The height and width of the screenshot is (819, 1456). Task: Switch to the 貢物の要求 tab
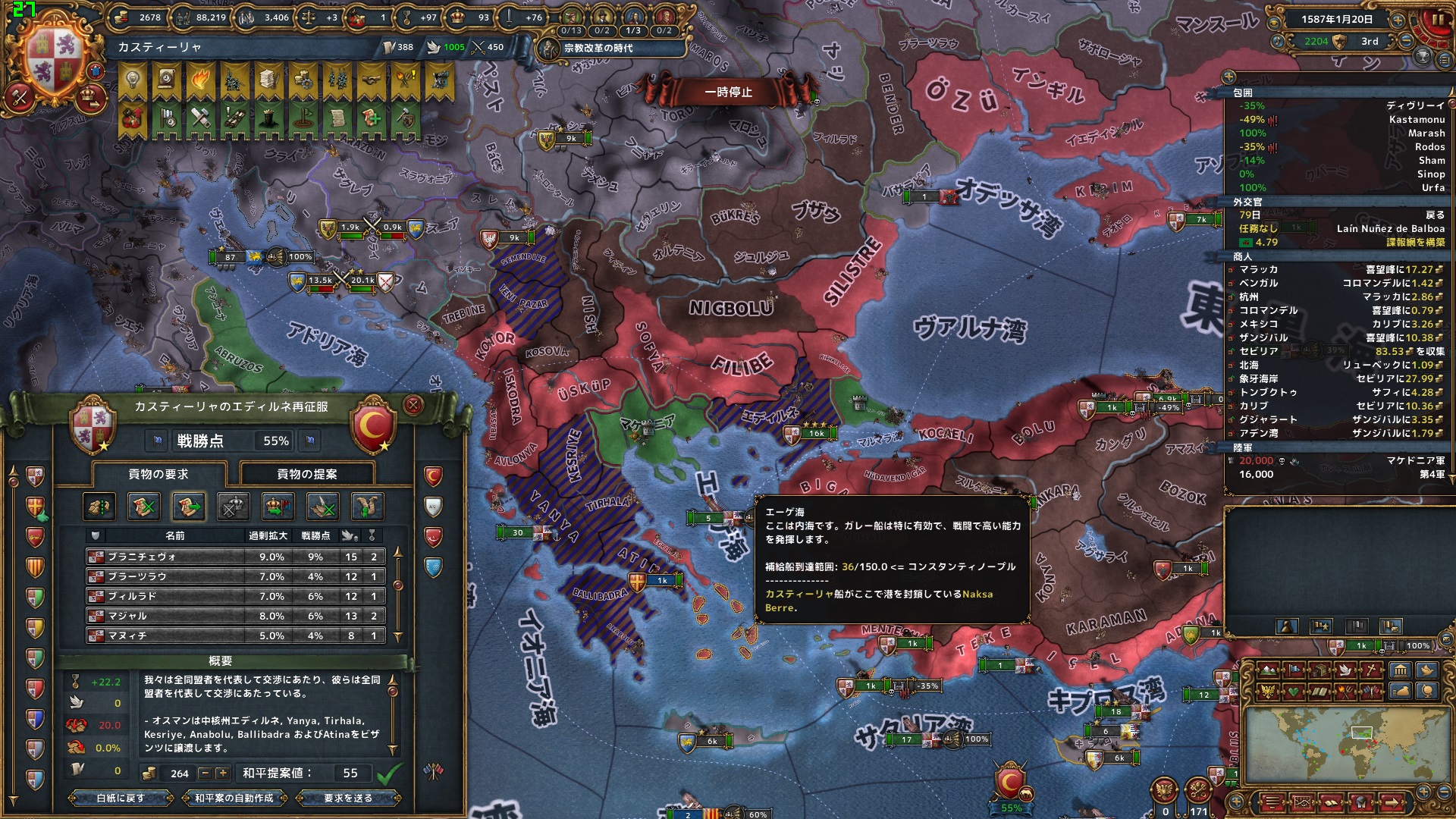coord(158,474)
